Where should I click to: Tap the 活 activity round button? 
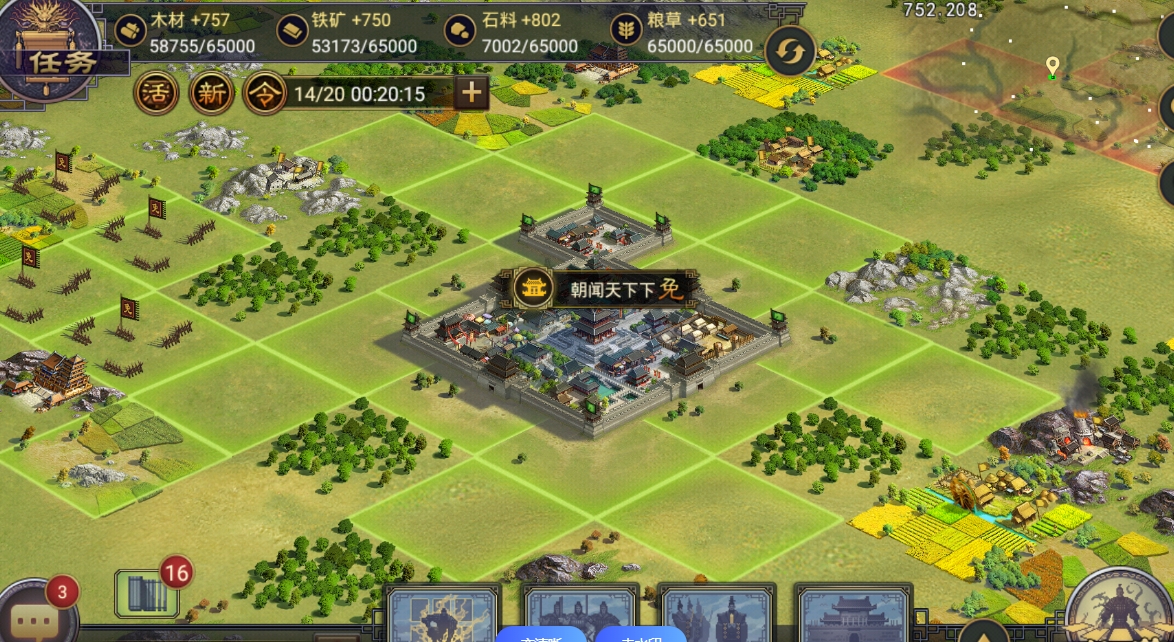pos(156,94)
